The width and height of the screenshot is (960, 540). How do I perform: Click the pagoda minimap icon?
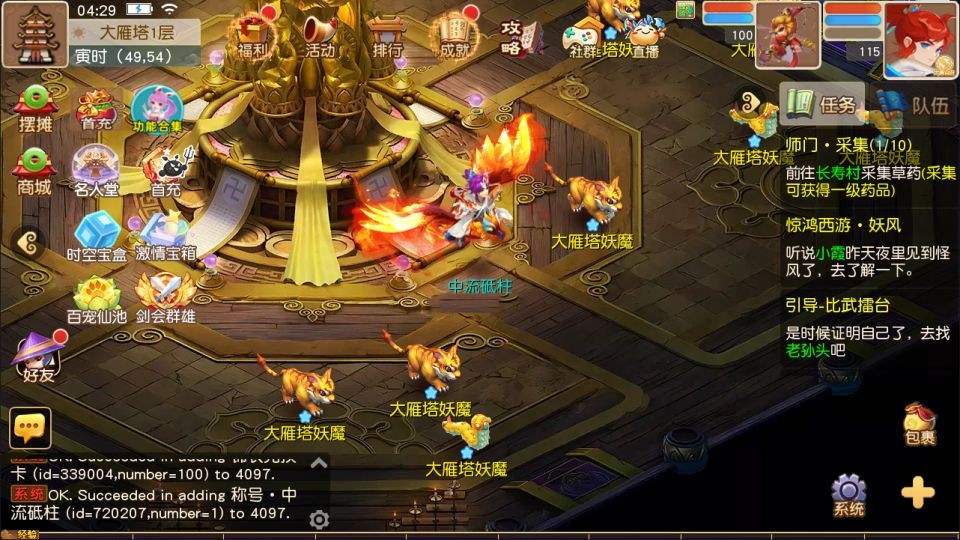point(34,33)
